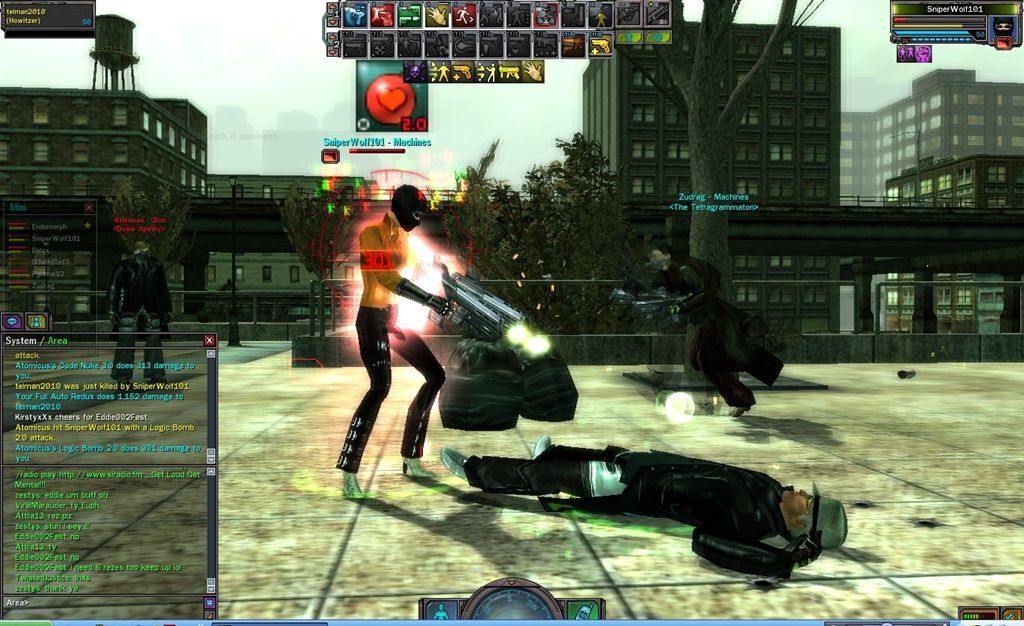Viewport: 1024px width, 626px height.
Task: Open the yellow person icon button
Action: point(36,321)
